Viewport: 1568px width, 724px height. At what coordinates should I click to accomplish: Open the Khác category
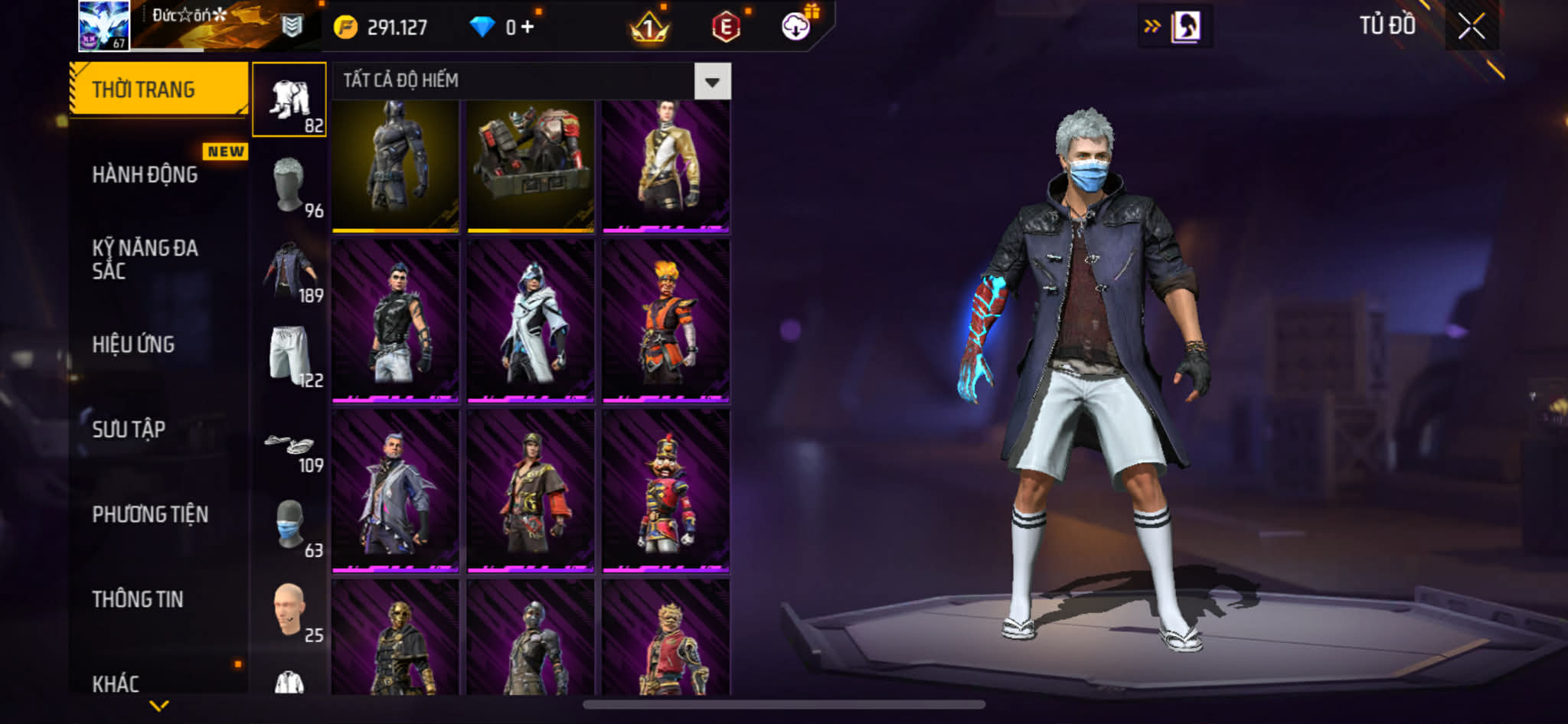116,683
